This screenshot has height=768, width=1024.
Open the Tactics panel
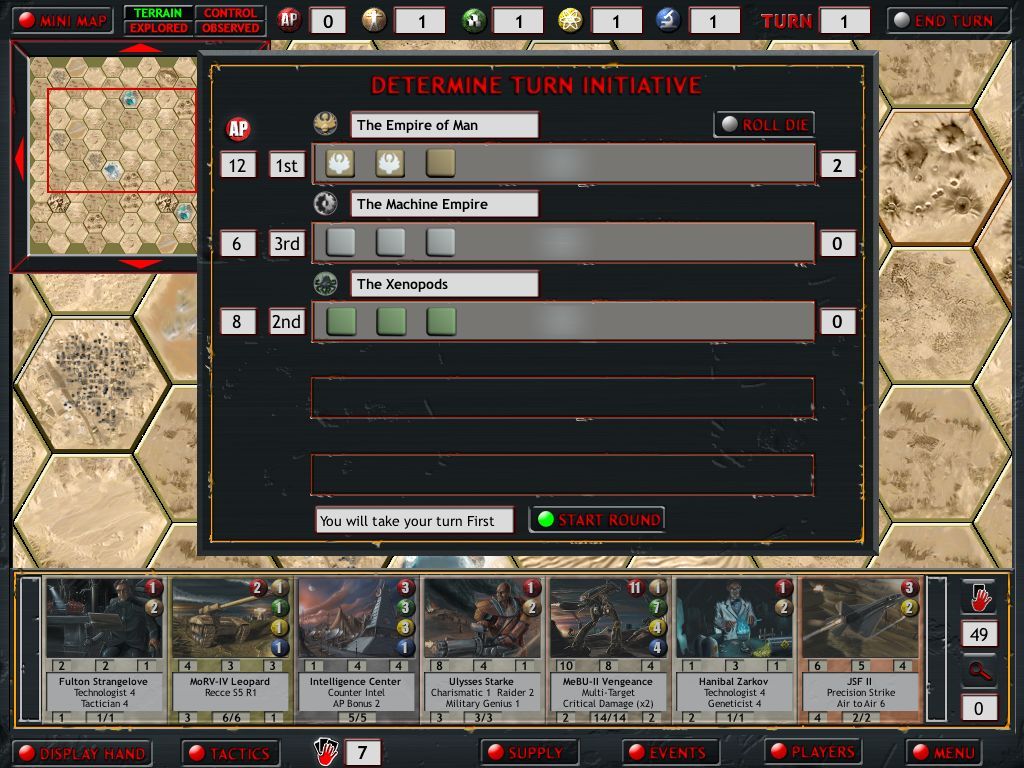[229, 753]
